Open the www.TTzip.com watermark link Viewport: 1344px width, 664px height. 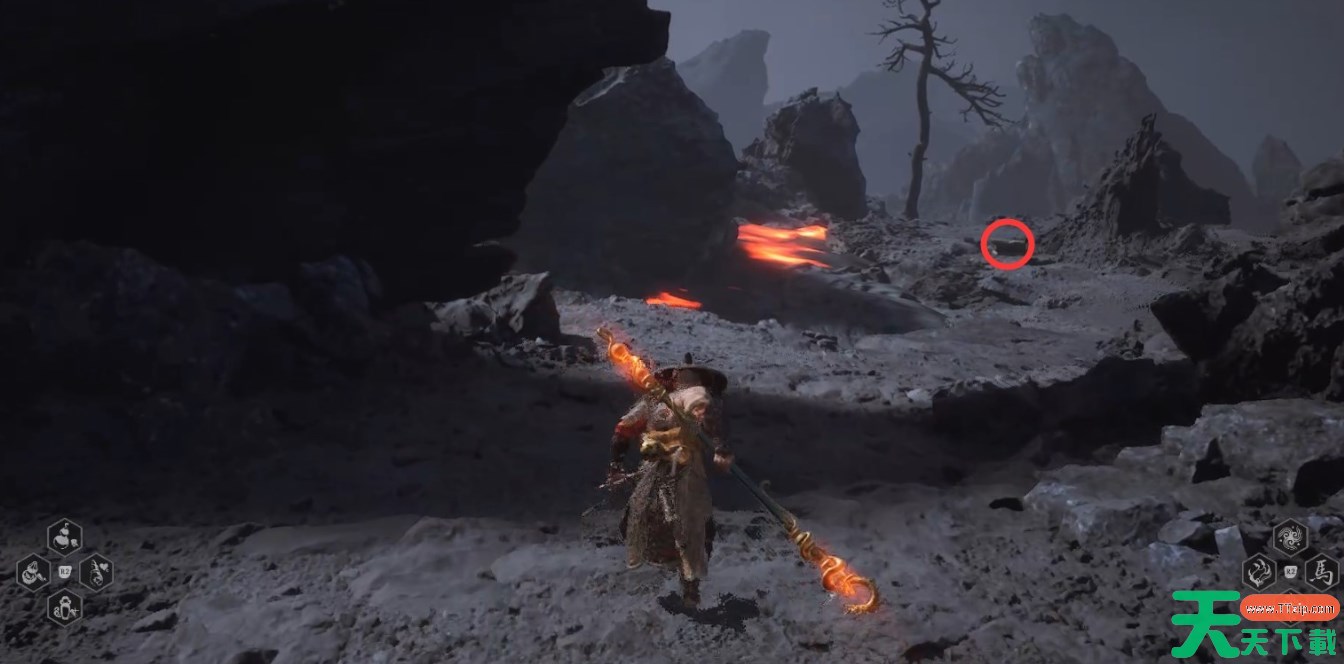click(1289, 606)
